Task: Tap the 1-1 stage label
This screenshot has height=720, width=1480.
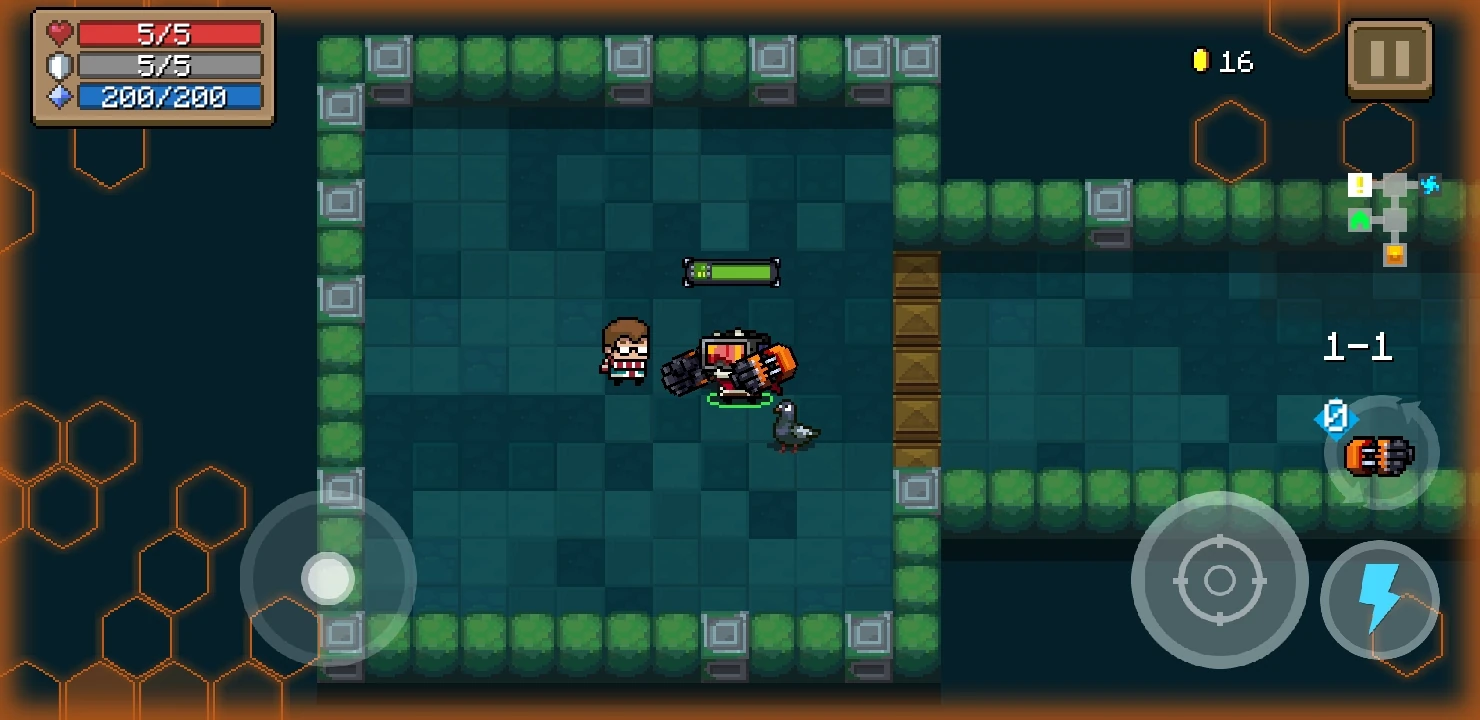Action: 1357,349
